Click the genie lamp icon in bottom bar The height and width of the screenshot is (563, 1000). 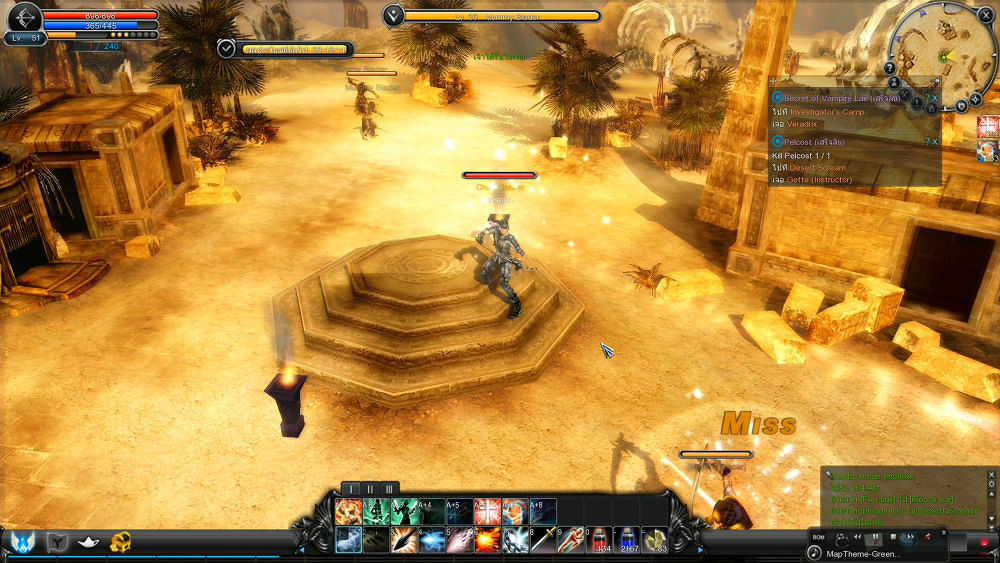coord(89,542)
